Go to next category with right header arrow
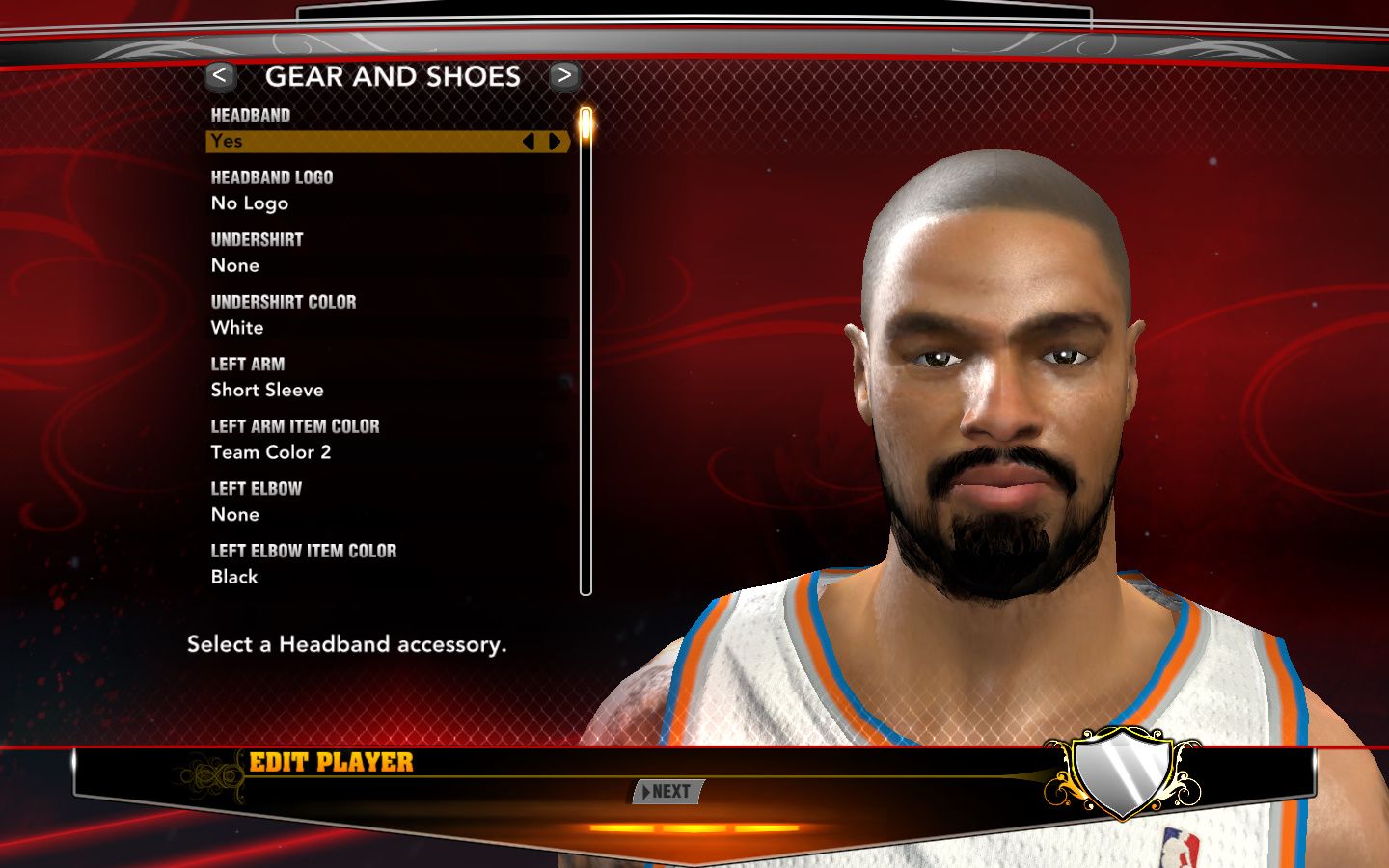Screen dimensions: 1389x868 [x=564, y=75]
